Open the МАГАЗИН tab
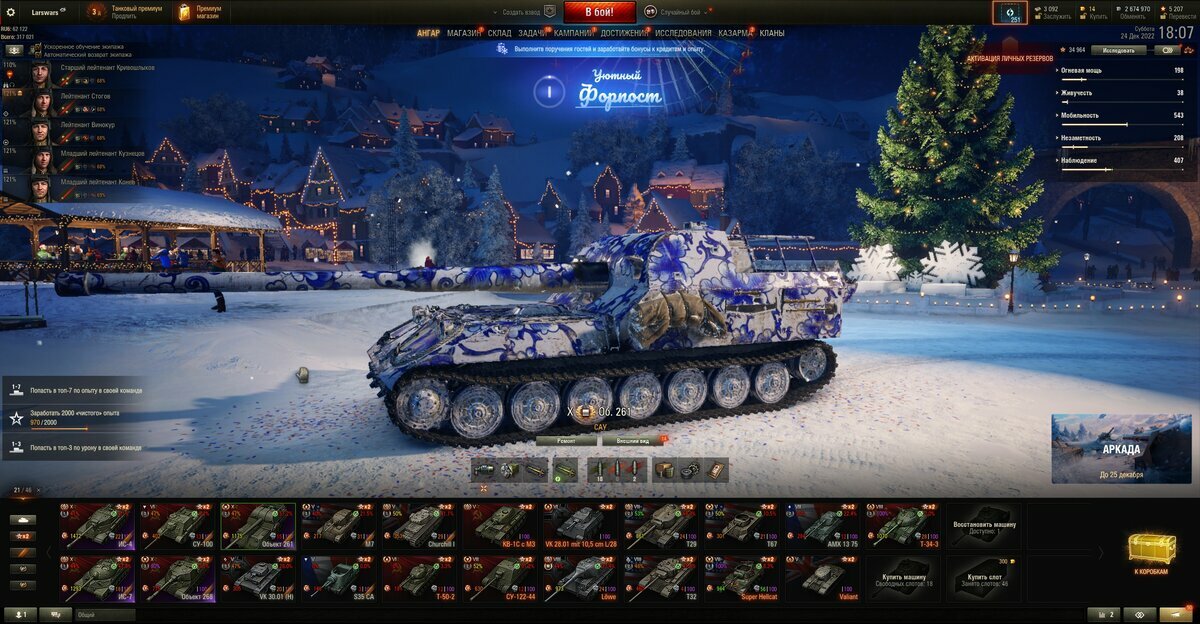1200x624 pixels. click(x=463, y=33)
